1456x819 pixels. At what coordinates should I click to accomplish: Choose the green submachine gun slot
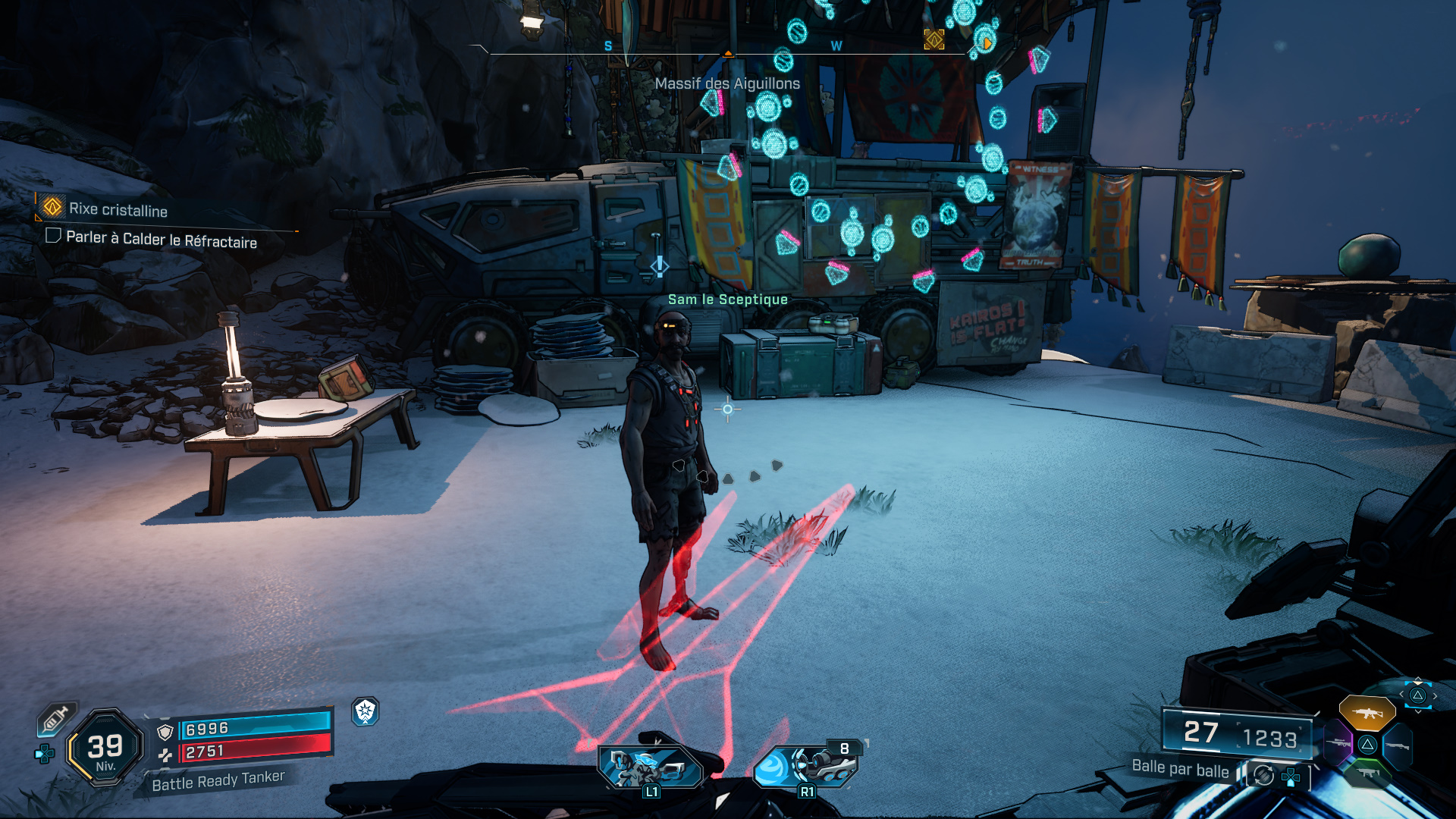(1367, 773)
